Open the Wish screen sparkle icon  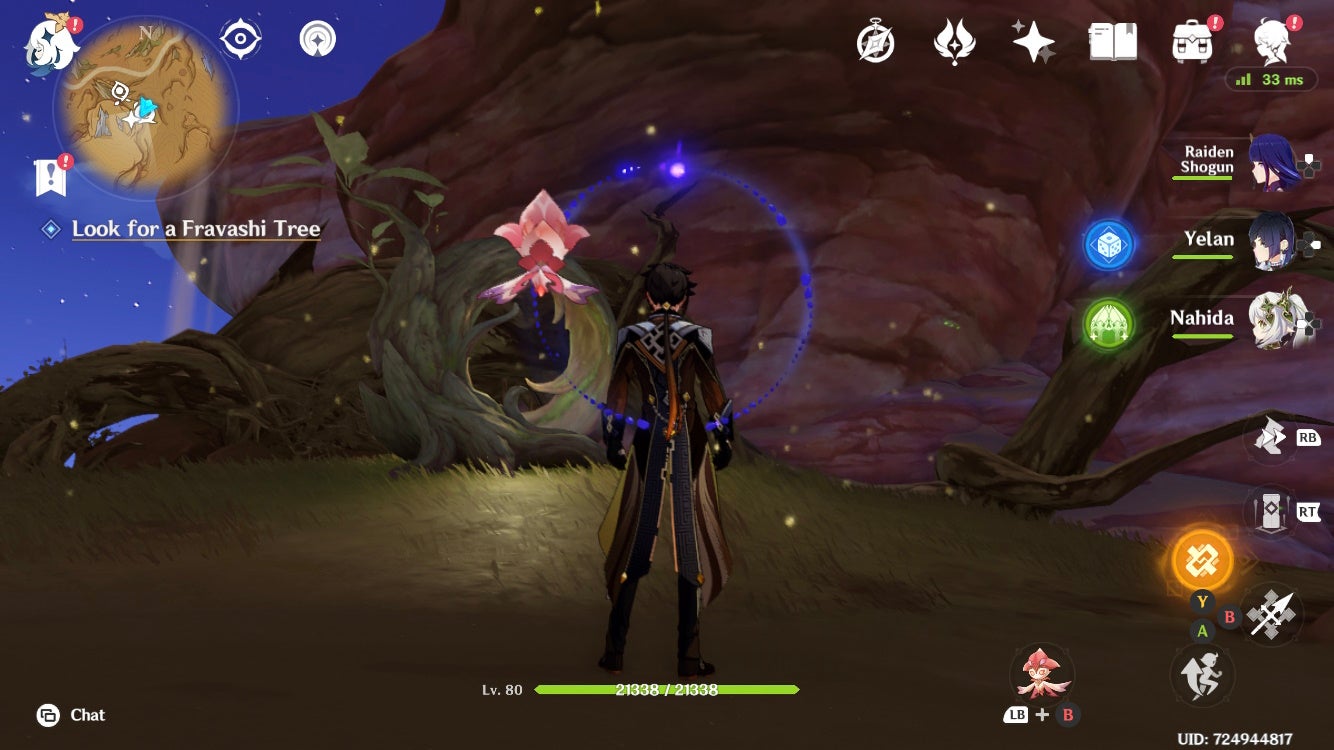pyautogui.click(x=1030, y=42)
